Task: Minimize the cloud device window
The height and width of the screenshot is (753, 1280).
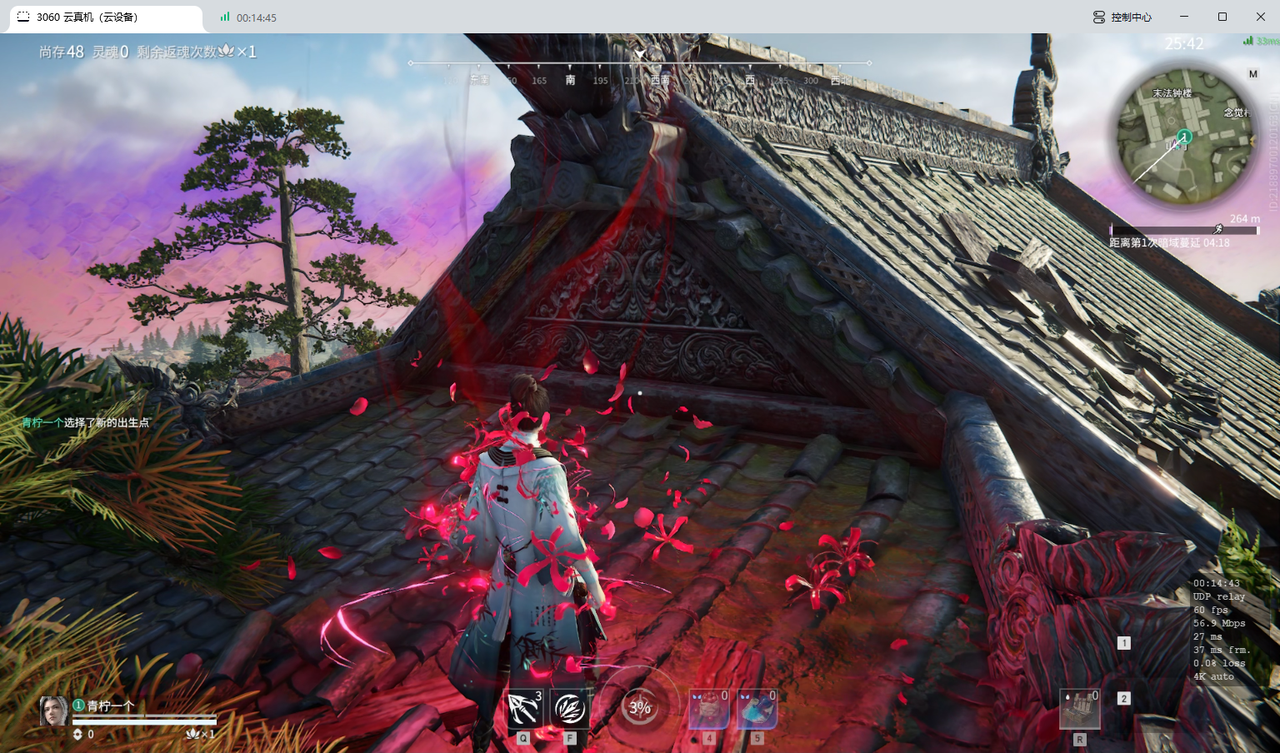Action: 1184,17
